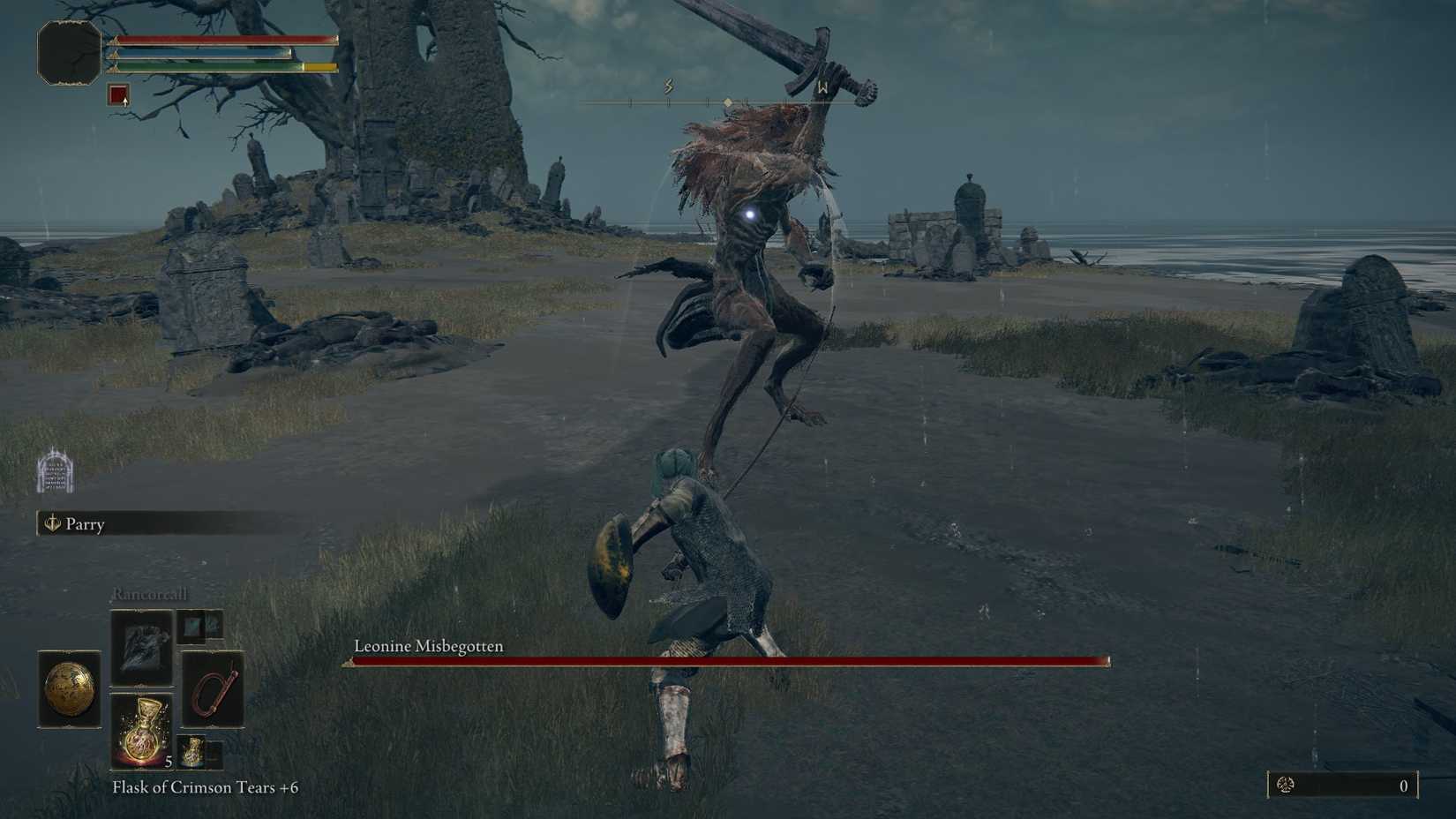Open the tutorial note icon on the left edge
This screenshot has height=819, width=1456.
pos(55,472)
